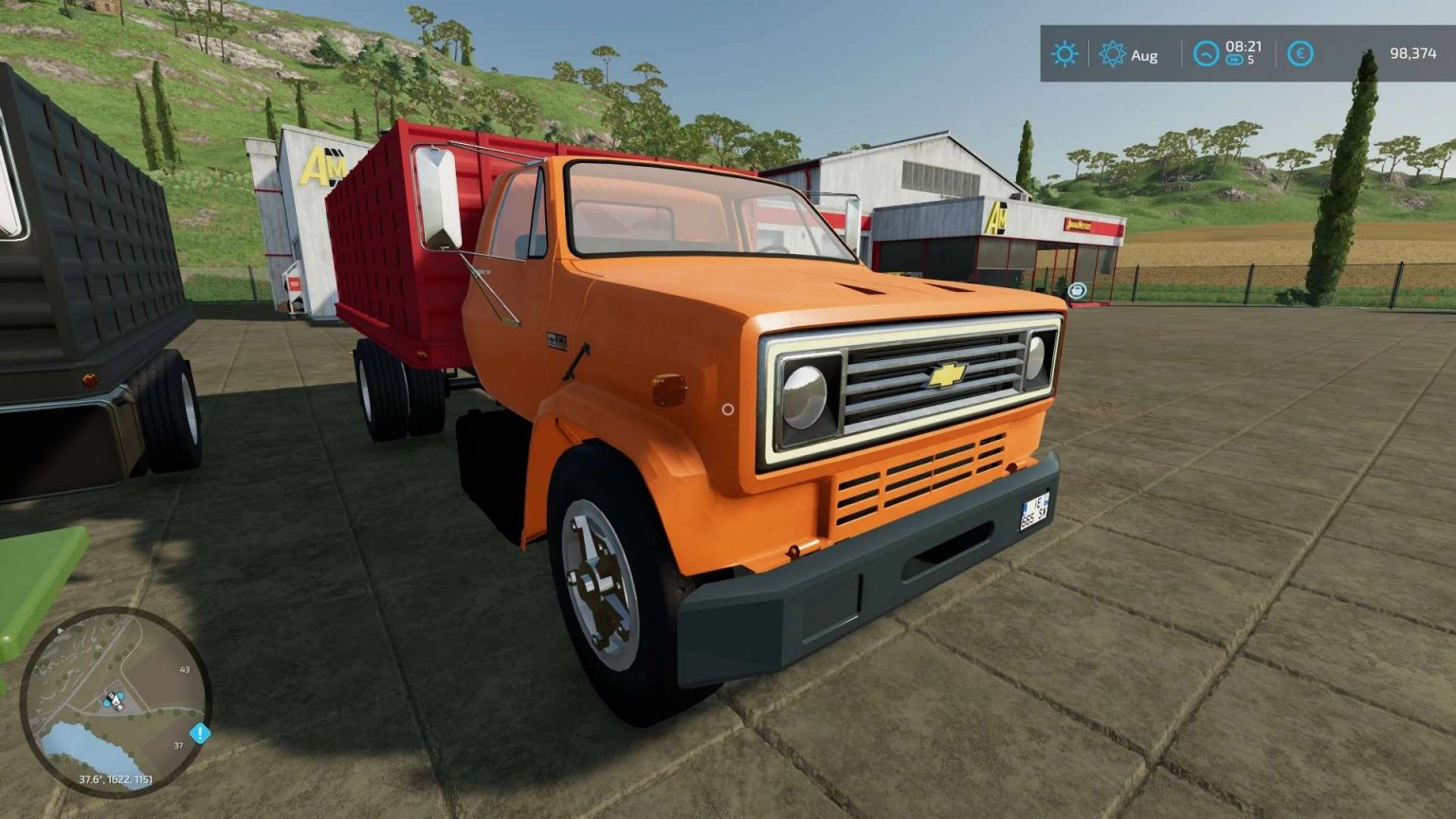Click field number 37 on the minimap
The height and width of the screenshot is (819, 1456).
[x=176, y=745]
